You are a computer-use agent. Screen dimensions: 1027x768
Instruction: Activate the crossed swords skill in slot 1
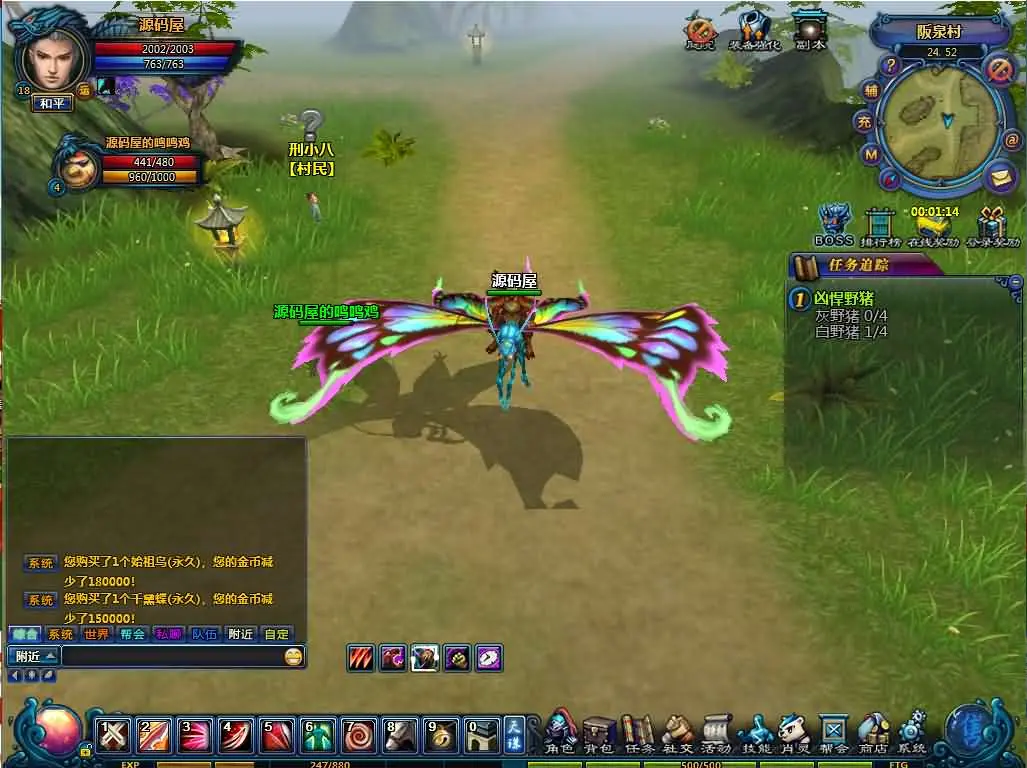[x=114, y=735]
